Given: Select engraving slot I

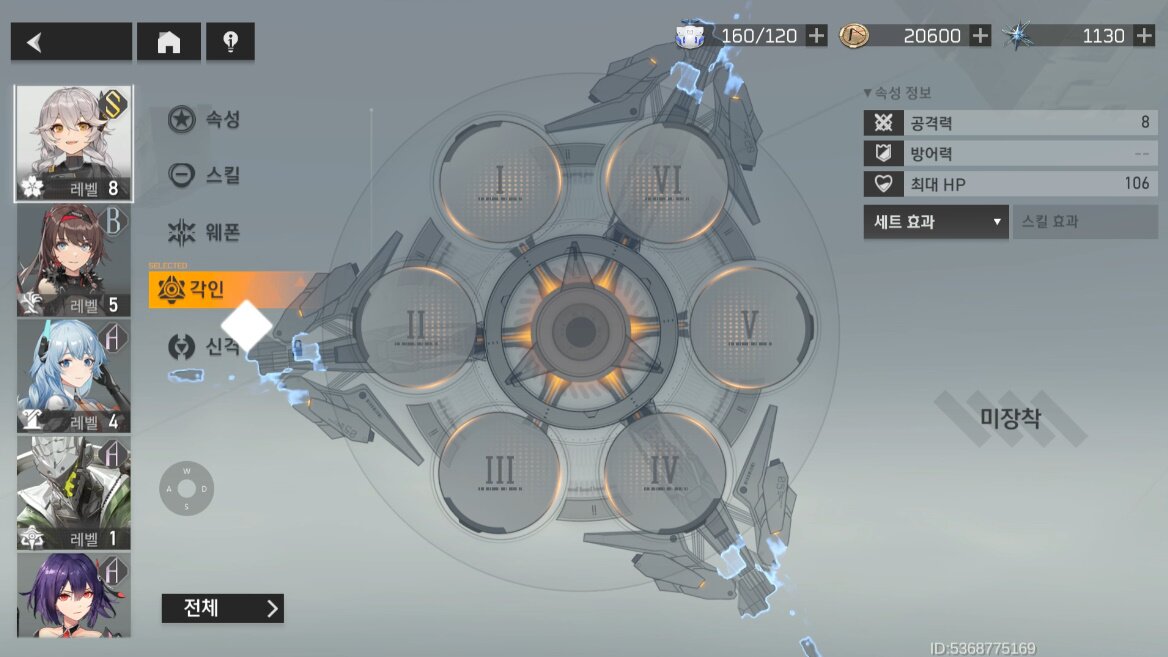Looking at the screenshot, I should 500,182.
